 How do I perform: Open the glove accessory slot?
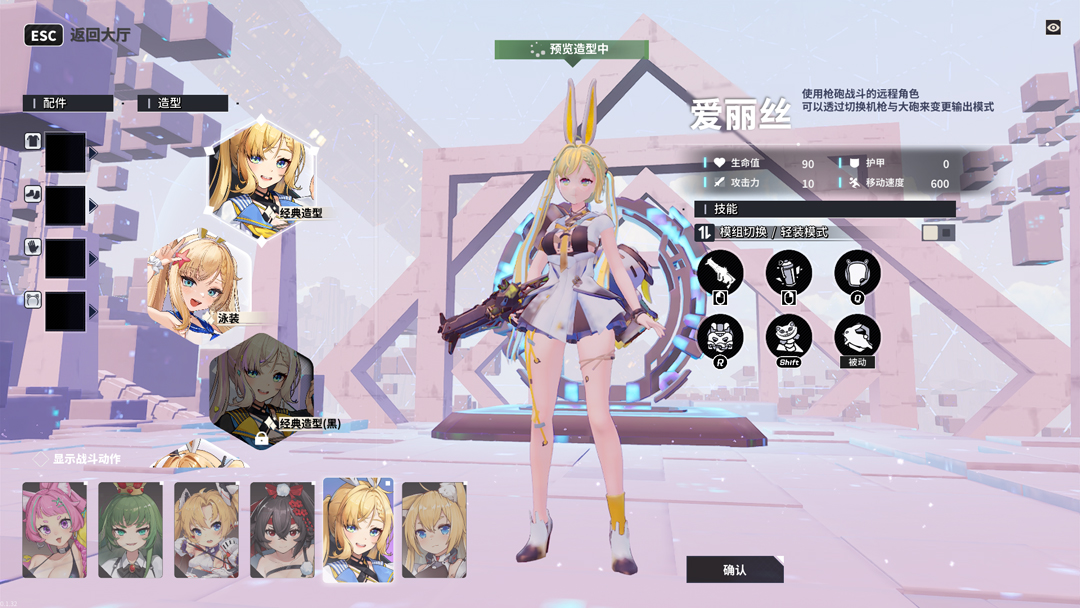click(65, 258)
